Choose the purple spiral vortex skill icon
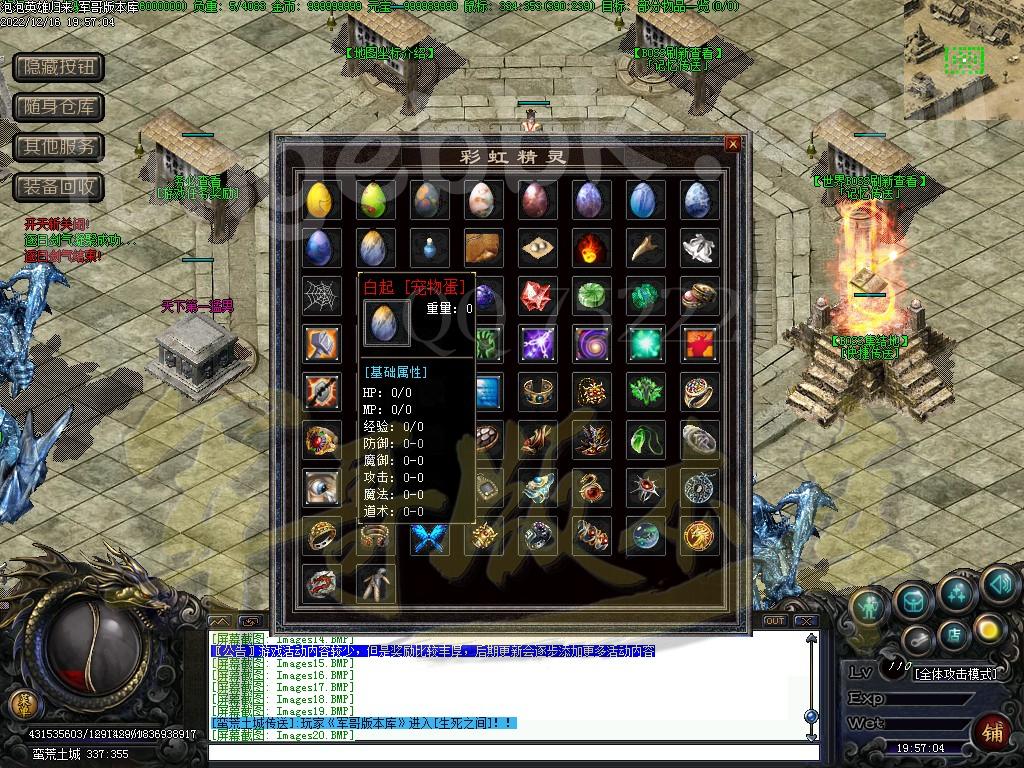1024x768 pixels. (x=591, y=343)
